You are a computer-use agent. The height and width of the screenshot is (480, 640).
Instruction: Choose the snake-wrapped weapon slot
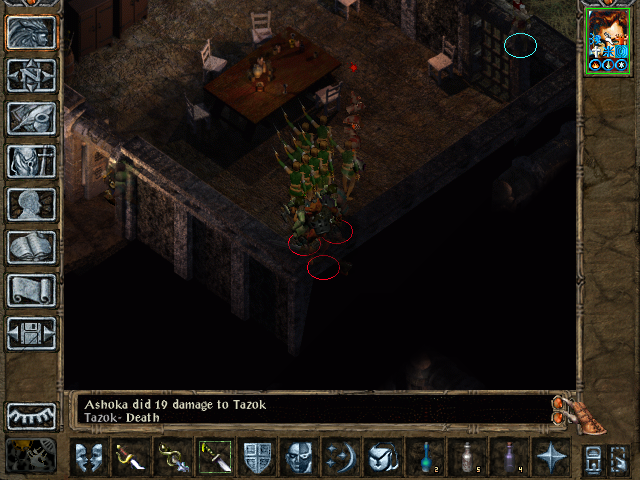173,457
